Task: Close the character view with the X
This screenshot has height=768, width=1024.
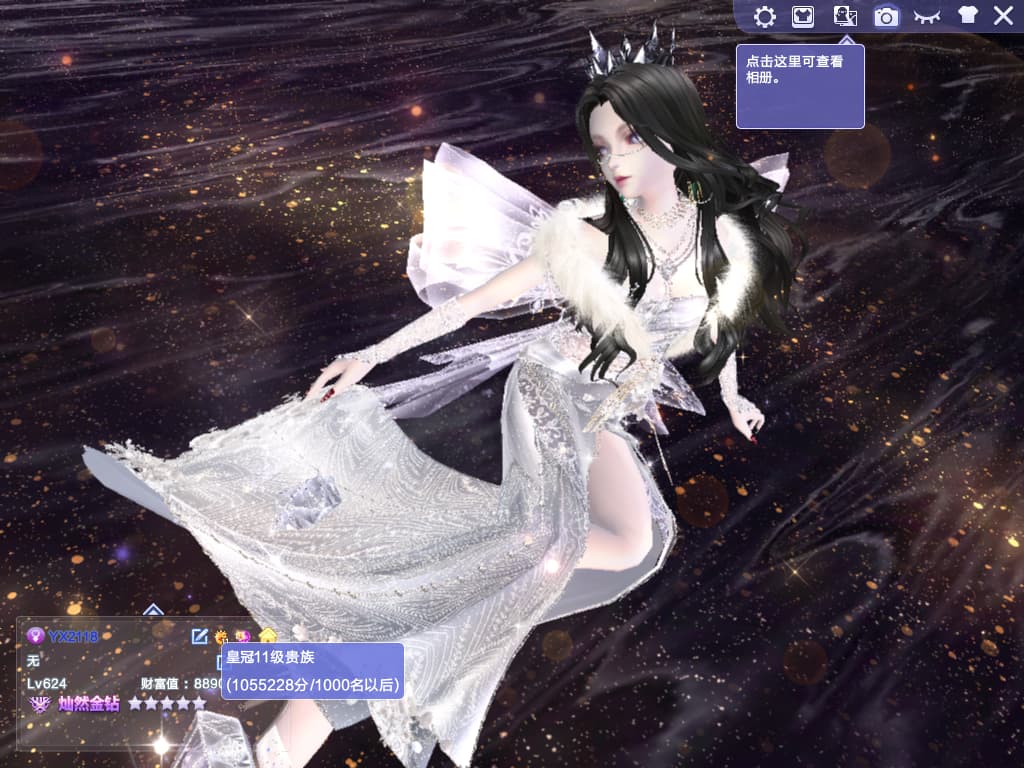Action: [x=1003, y=16]
